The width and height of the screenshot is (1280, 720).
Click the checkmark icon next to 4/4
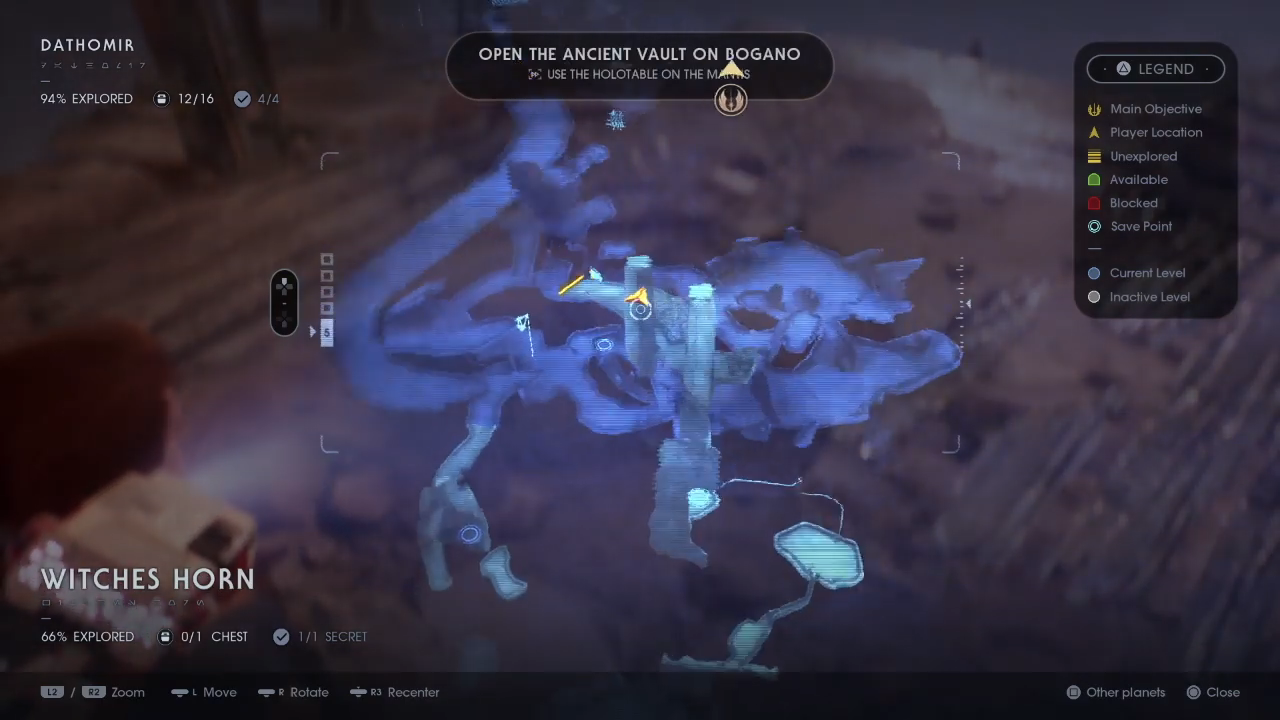(242, 98)
